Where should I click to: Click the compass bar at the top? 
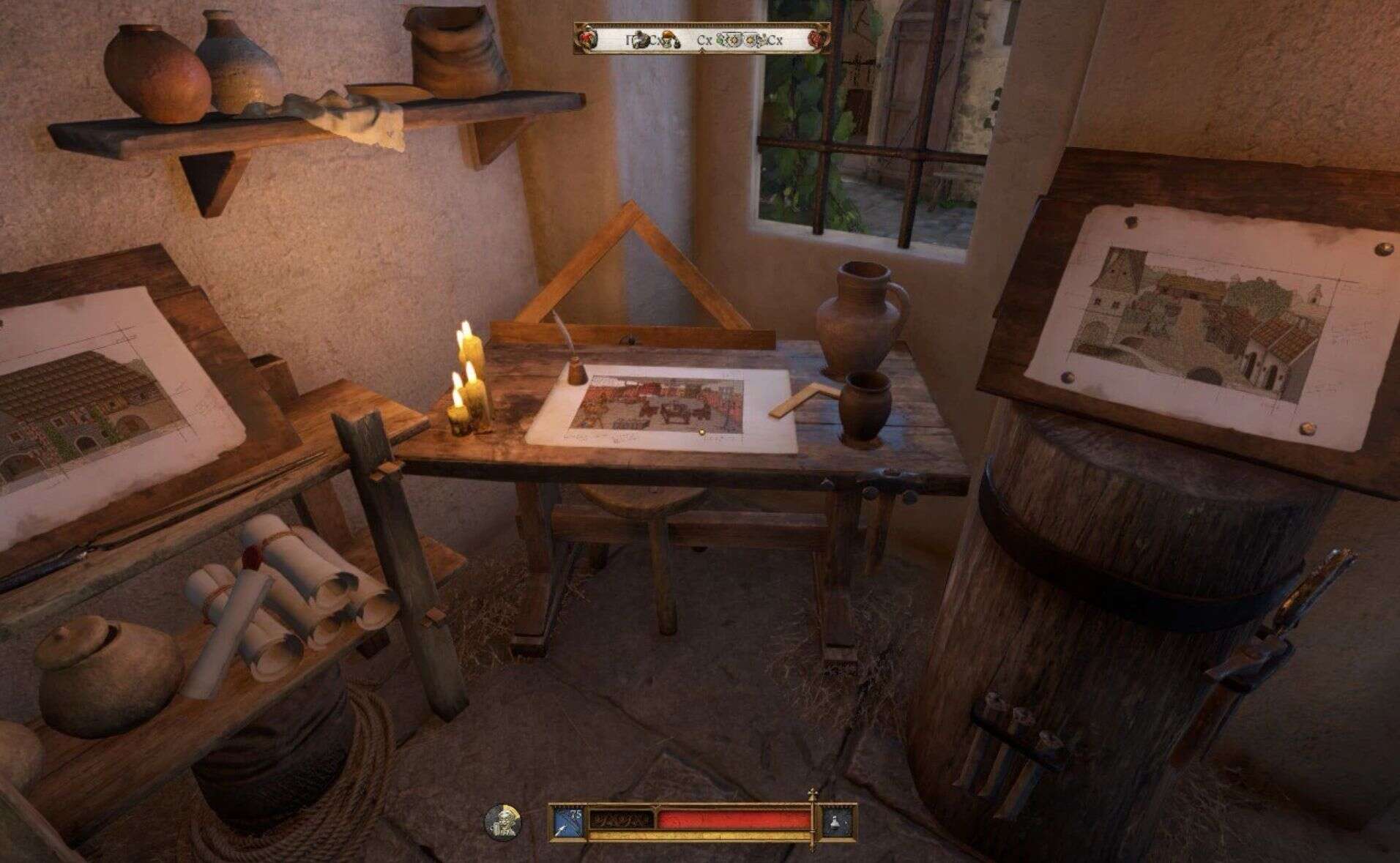[702, 40]
